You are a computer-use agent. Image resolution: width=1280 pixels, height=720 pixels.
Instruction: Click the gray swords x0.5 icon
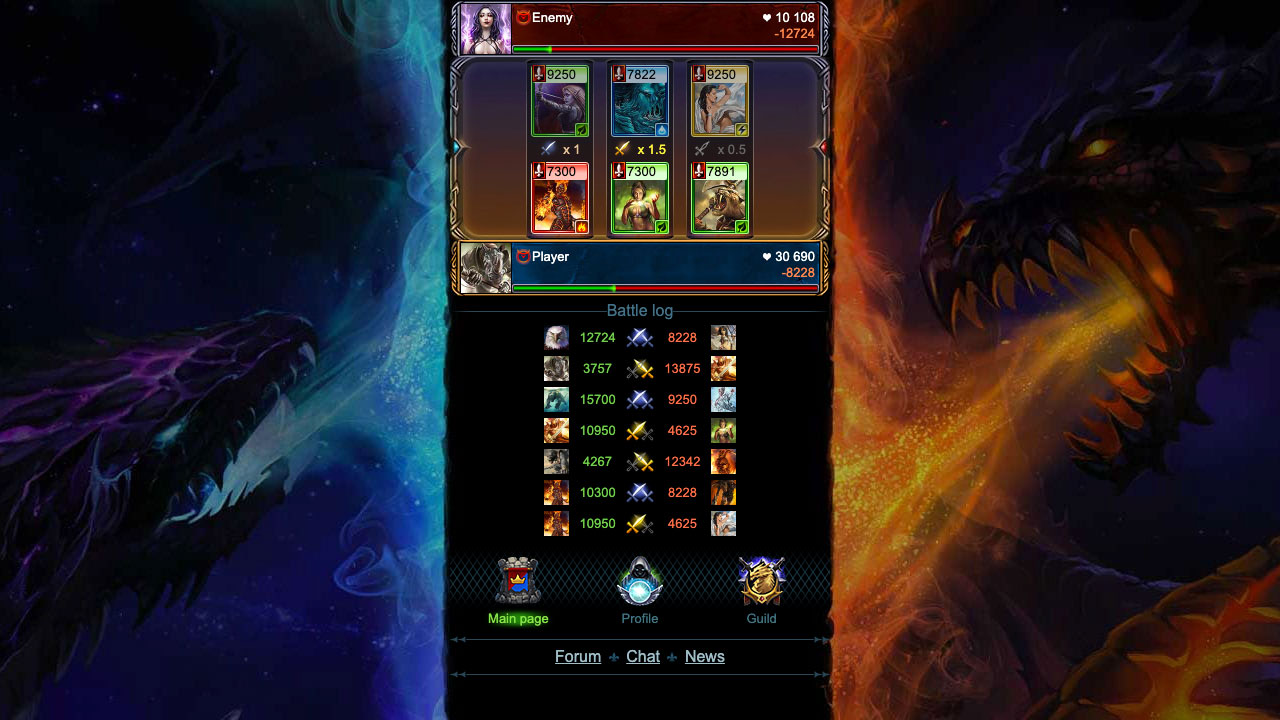[703, 148]
